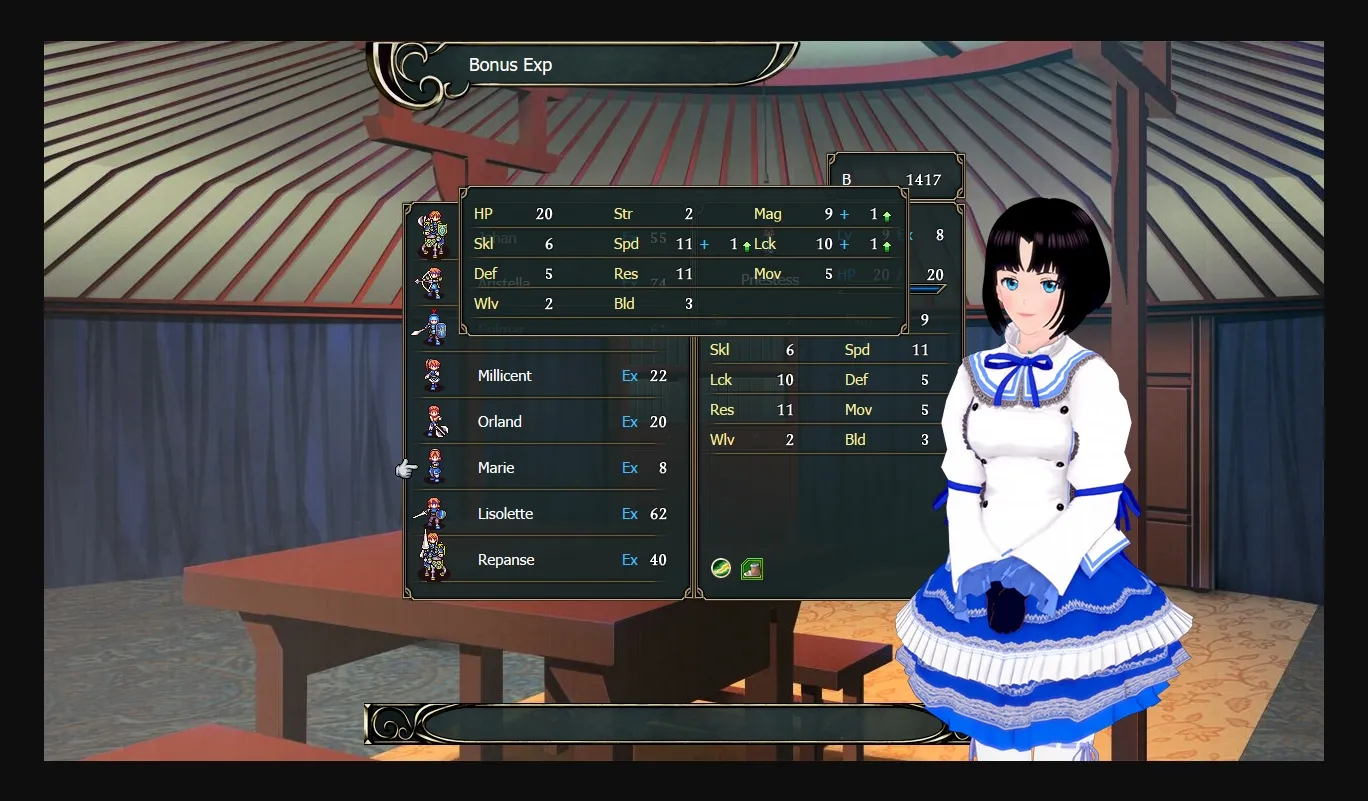Click the green skill orb icon
Viewport: 1368px width, 801px height.
click(x=720, y=568)
